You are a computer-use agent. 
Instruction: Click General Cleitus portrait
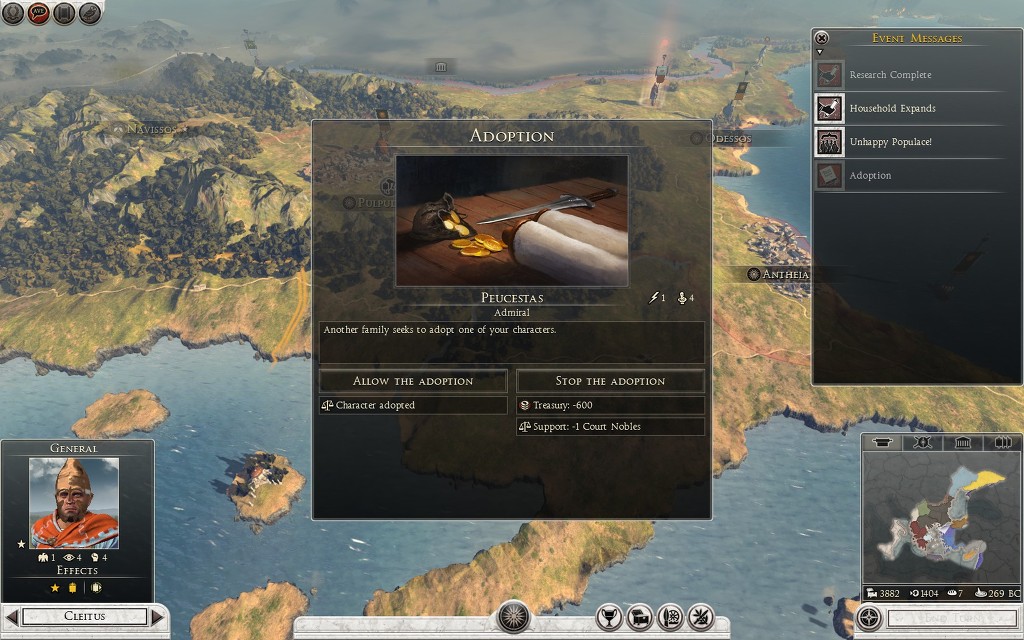click(x=74, y=503)
